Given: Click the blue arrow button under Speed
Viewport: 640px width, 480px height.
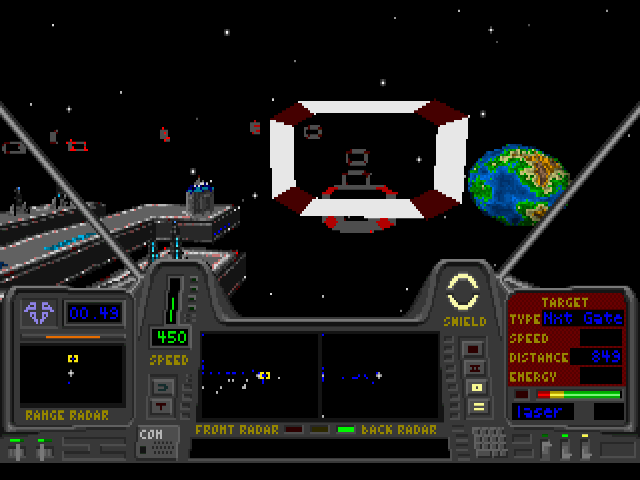Looking at the screenshot, I should [161, 385].
